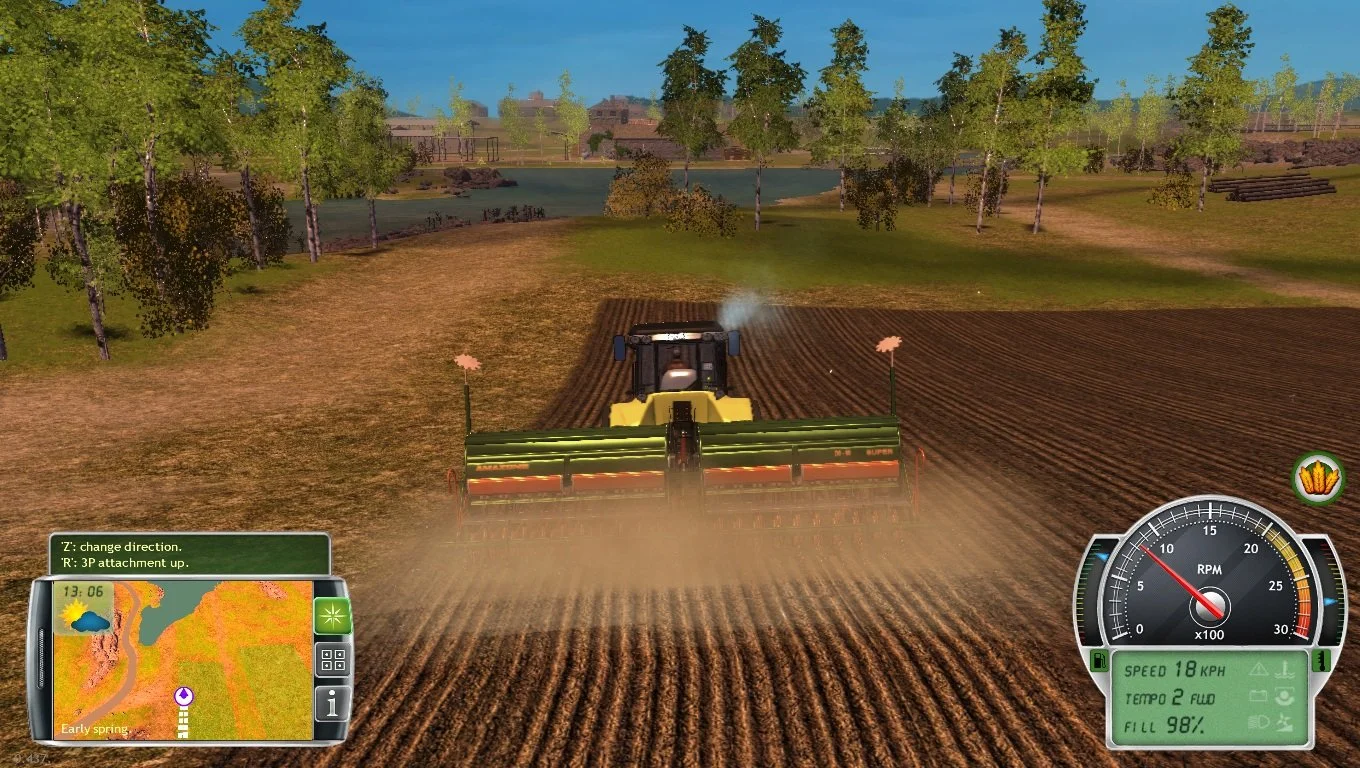The width and height of the screenshot is (1360, 768).
Task: Click the 'Z': change direction hint entry
Action: point(120,547)
